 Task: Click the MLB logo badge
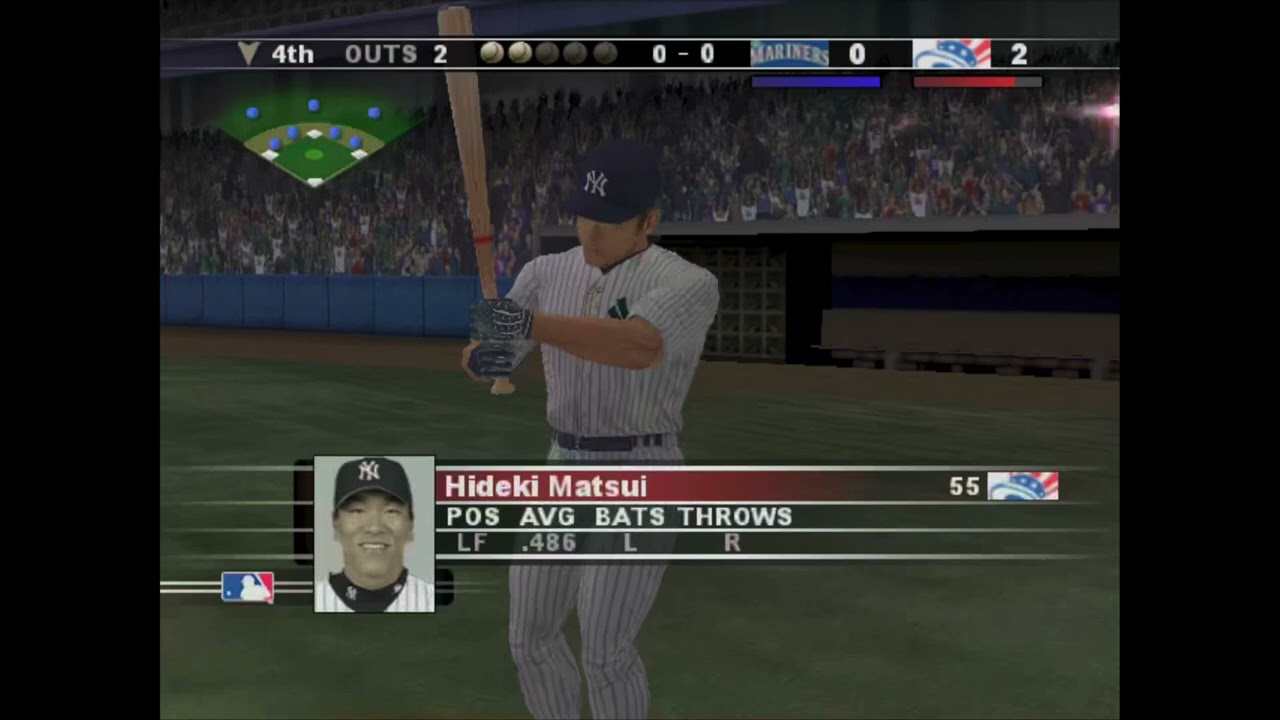[247, 587]
